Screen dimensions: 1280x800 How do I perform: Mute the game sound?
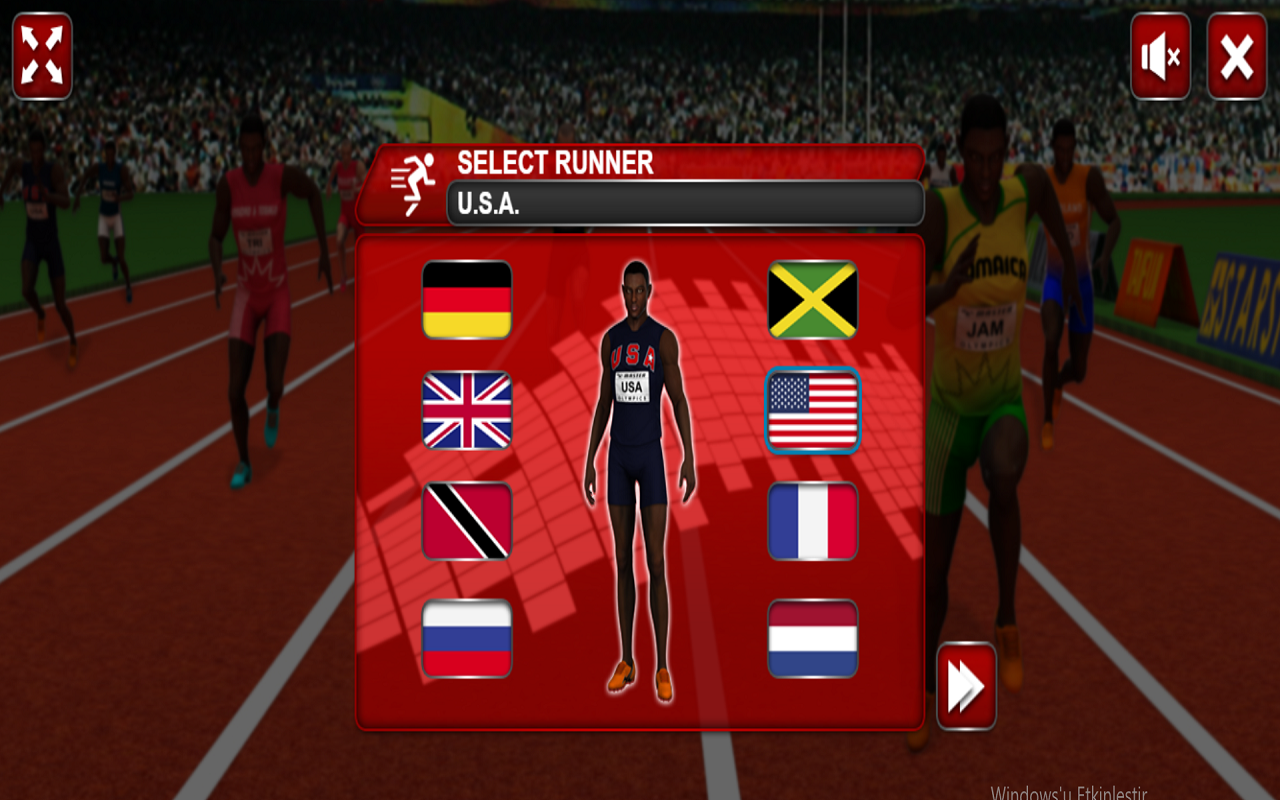(x=1160, y=55)
